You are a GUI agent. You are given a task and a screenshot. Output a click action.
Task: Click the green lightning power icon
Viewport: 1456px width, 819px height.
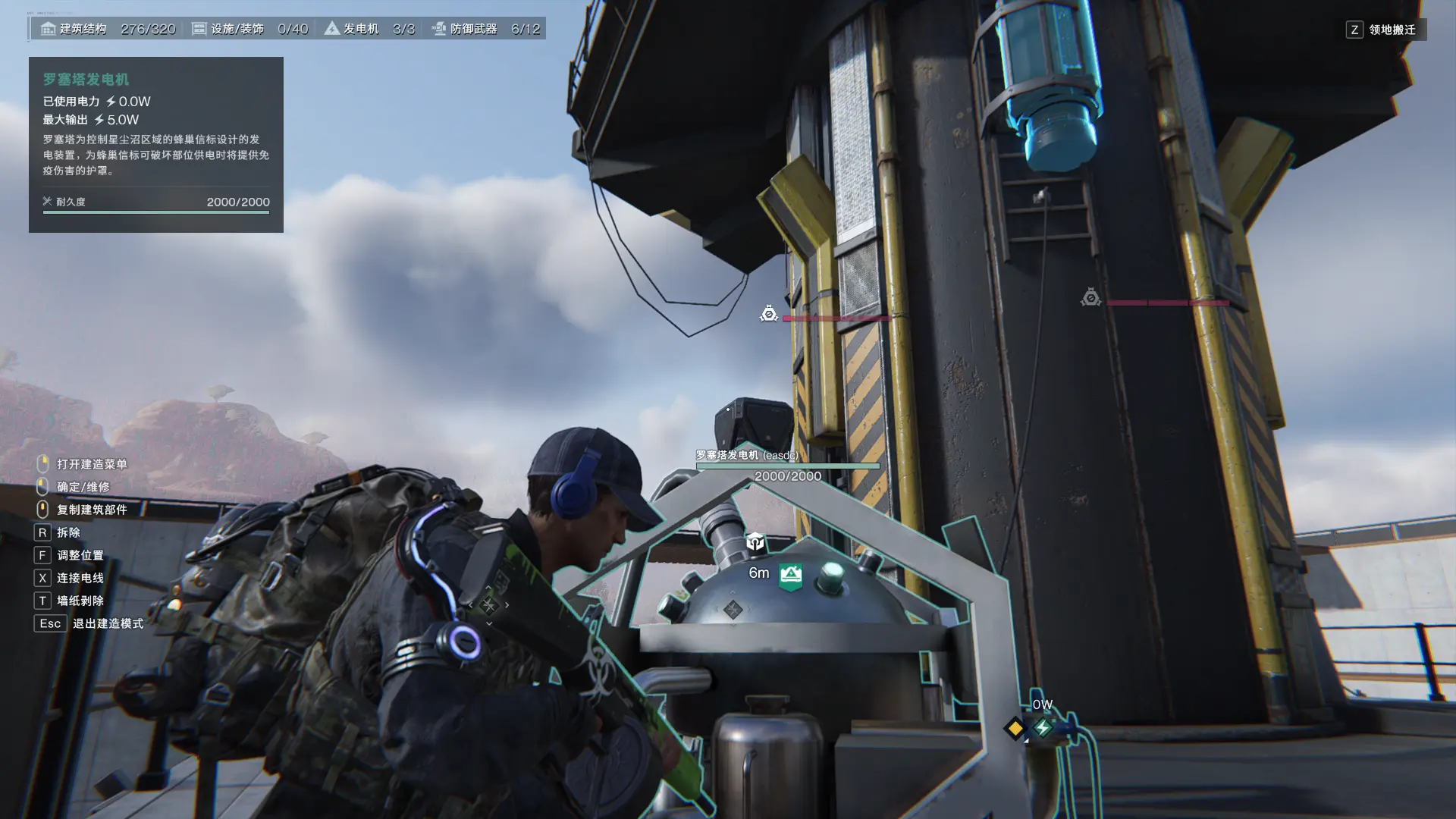point(1043,728)
